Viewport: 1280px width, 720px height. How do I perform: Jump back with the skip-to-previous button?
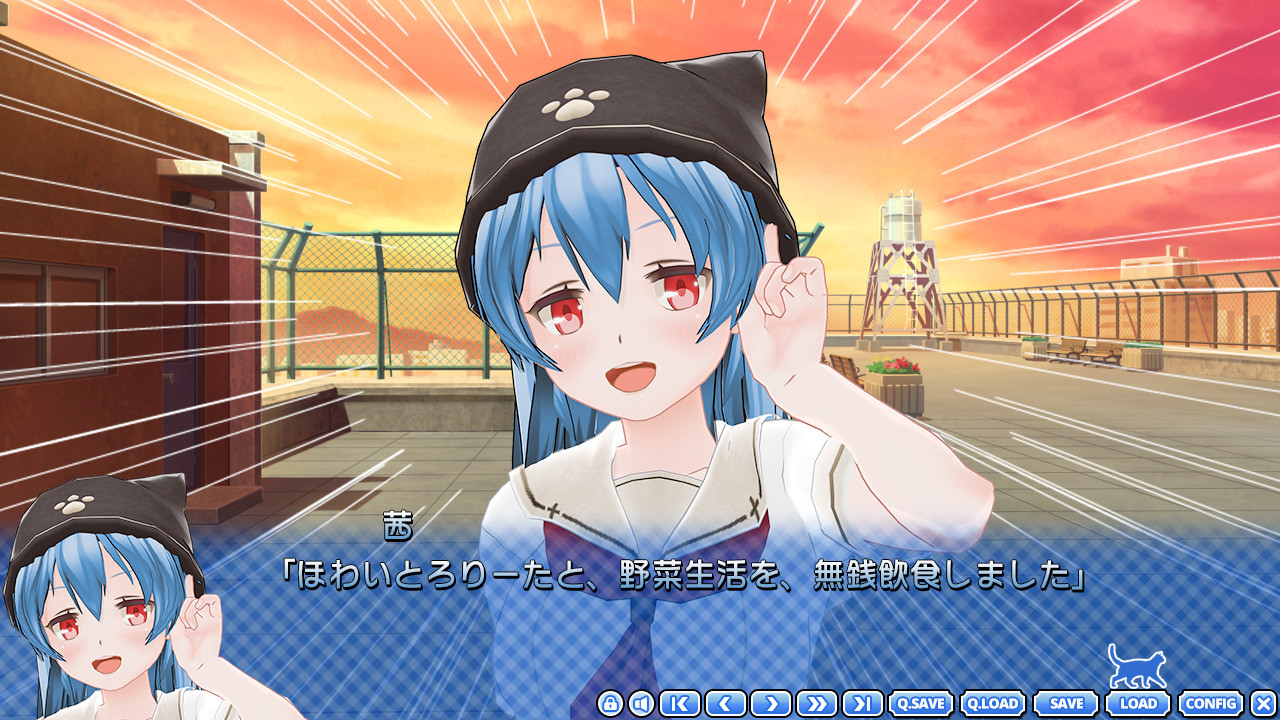679,704
